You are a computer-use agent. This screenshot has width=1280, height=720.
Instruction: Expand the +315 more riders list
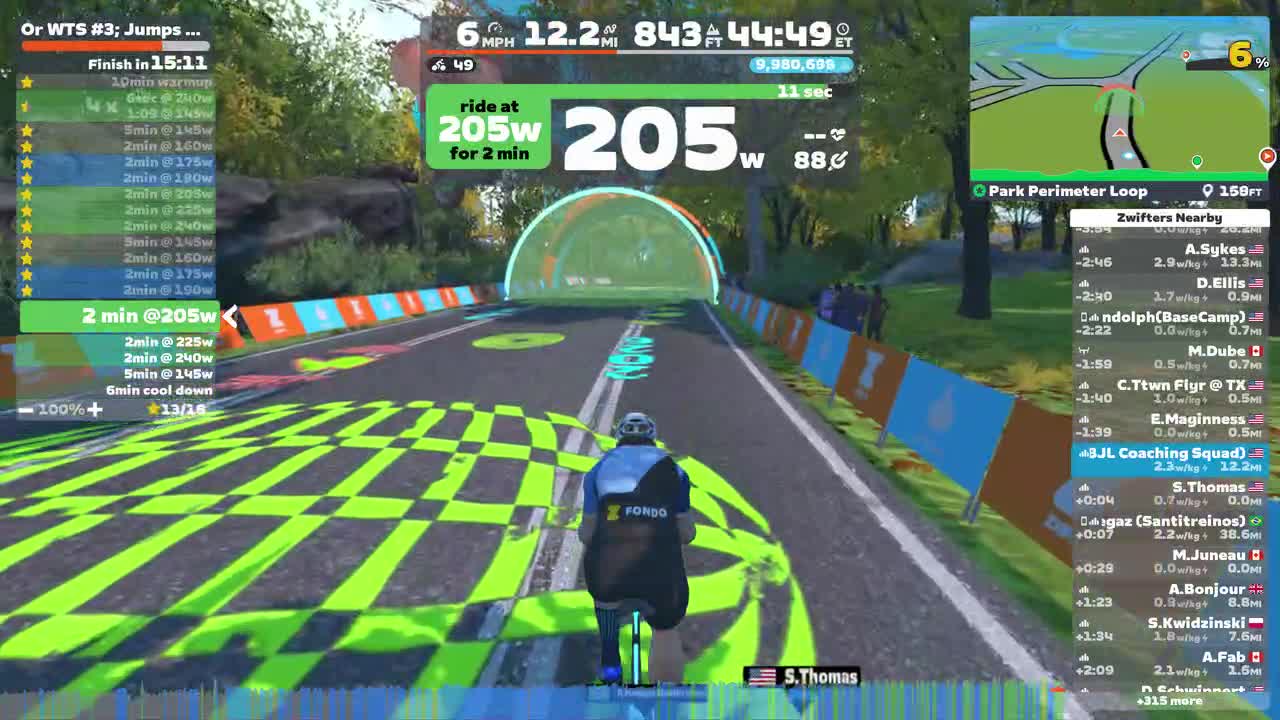click(1171, 702)
